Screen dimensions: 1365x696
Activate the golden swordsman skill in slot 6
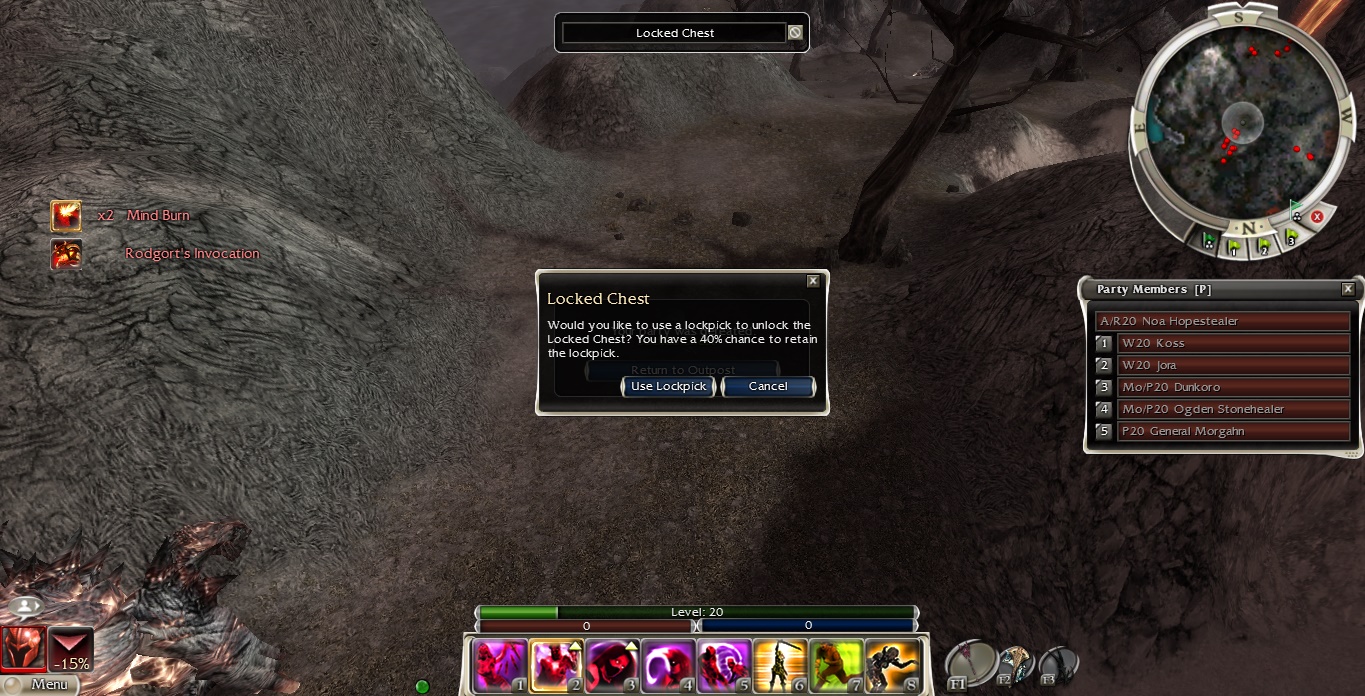pyautogui.click(x=780, y=665)
